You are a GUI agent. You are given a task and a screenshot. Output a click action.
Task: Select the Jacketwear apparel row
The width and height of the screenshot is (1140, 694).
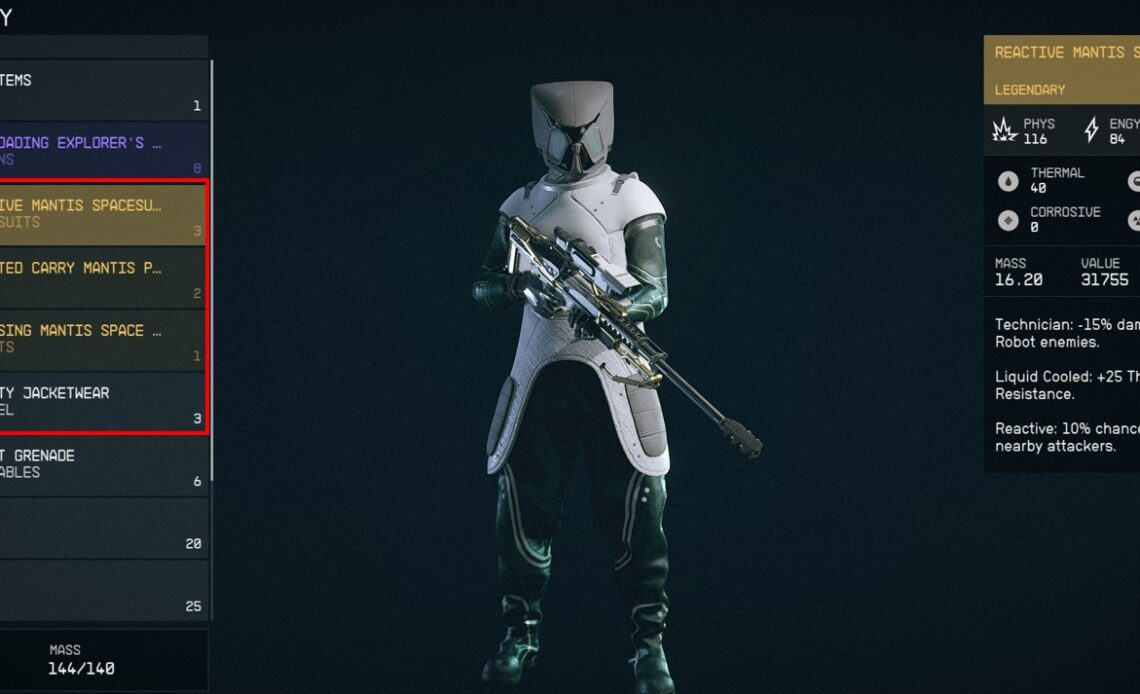[100, 401]
